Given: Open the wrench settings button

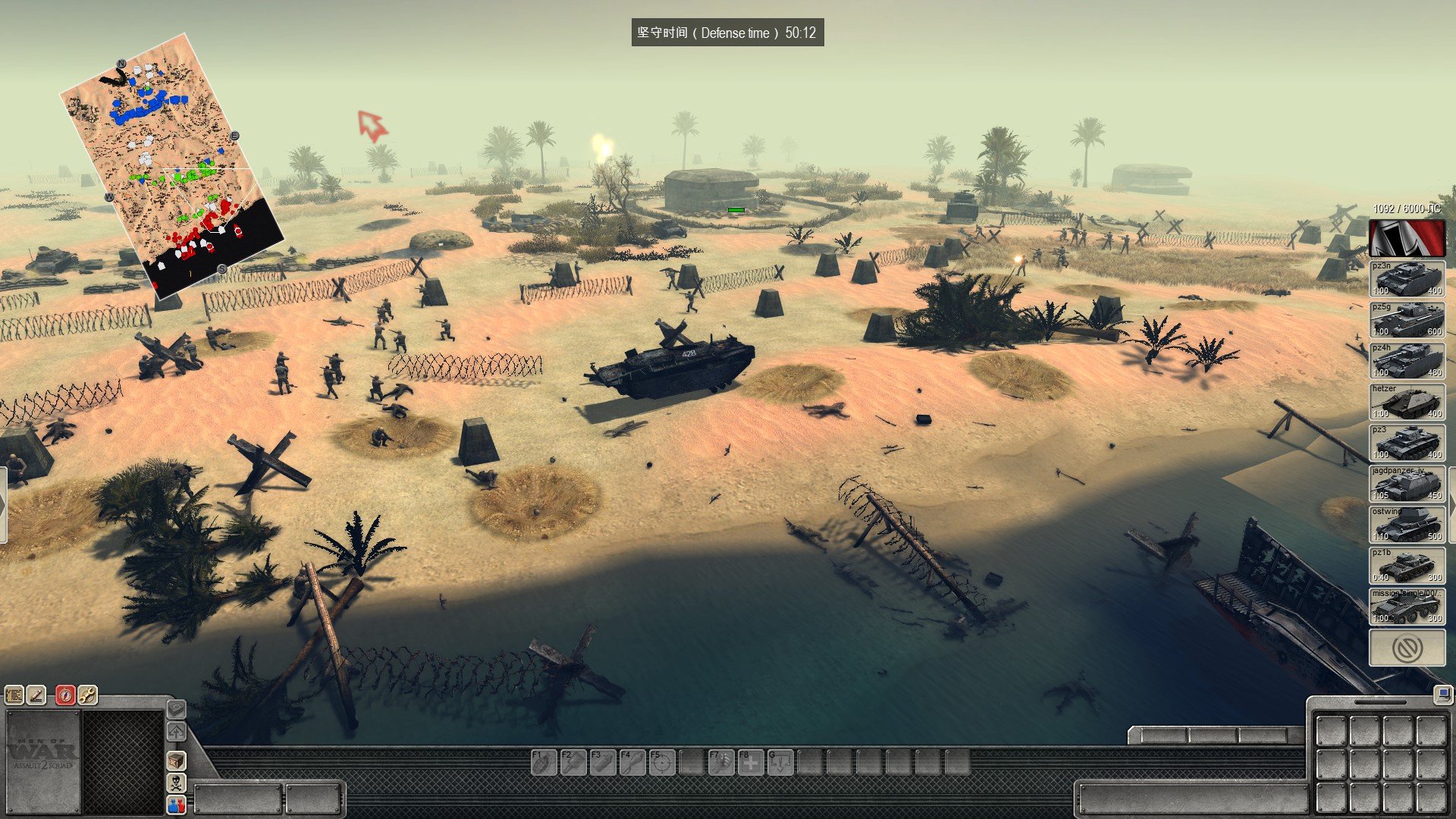Looking at the screenshot, I should pyautogui.click(x=87, y=695).
